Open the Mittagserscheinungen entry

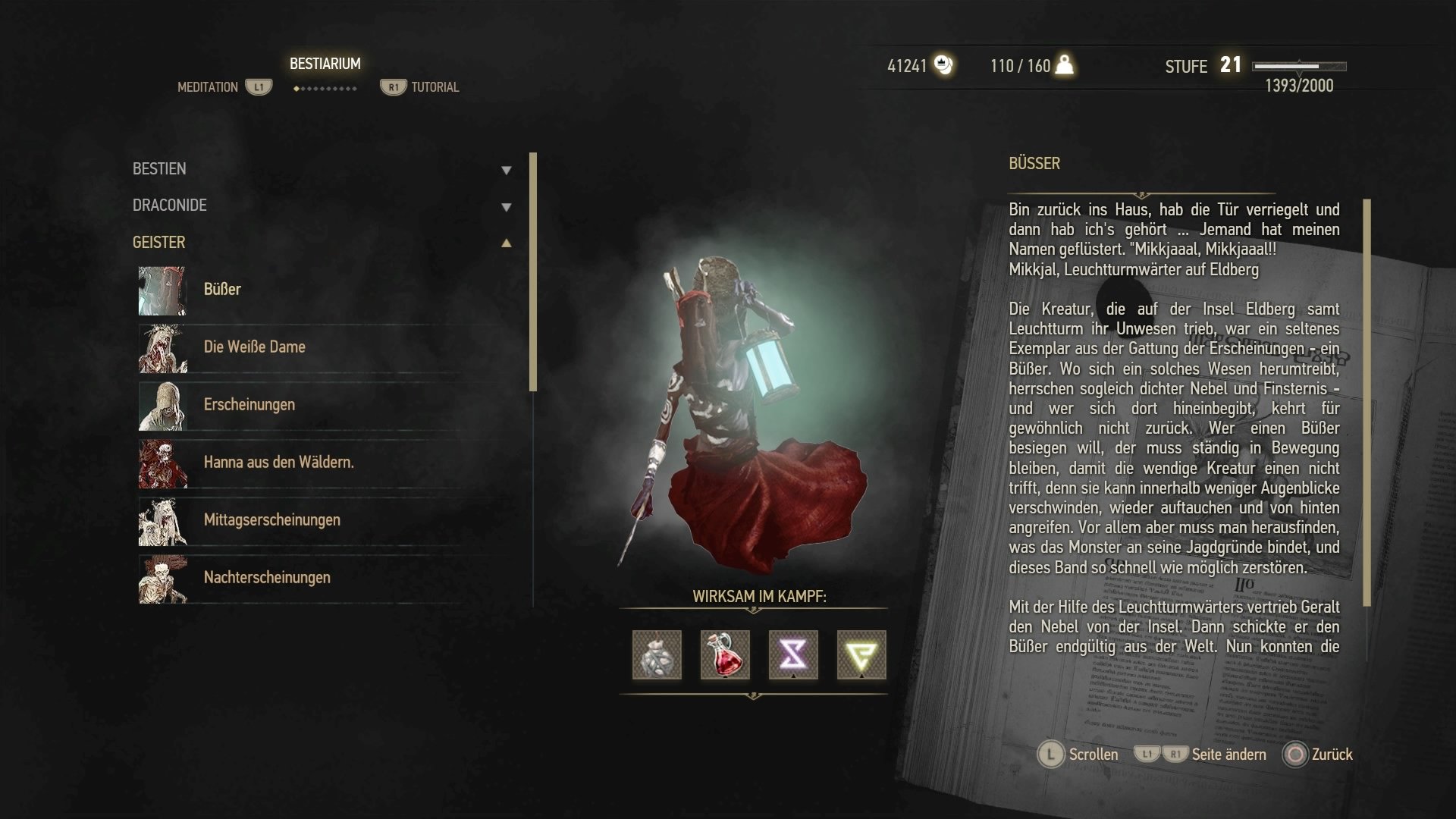click(271, 520)
